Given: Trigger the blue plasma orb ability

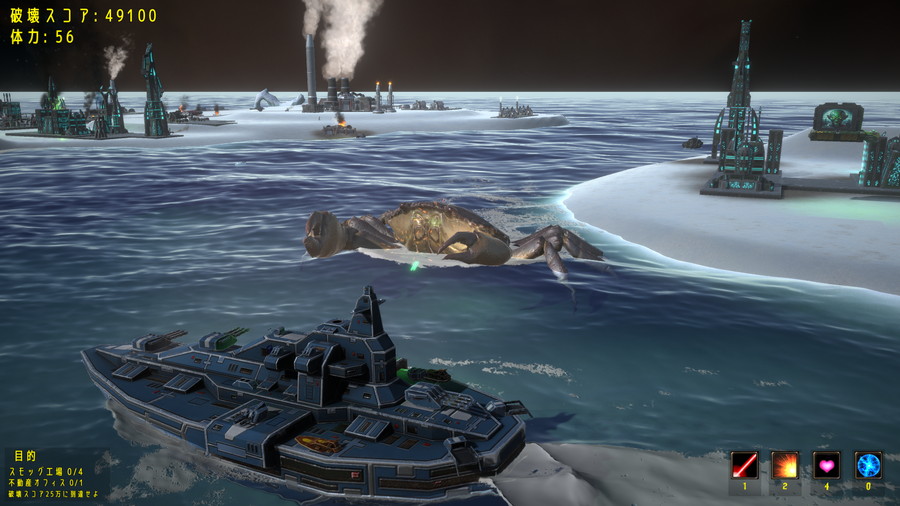Looking at the screenshot, I should pyautogui.click(x=867, y=465).
